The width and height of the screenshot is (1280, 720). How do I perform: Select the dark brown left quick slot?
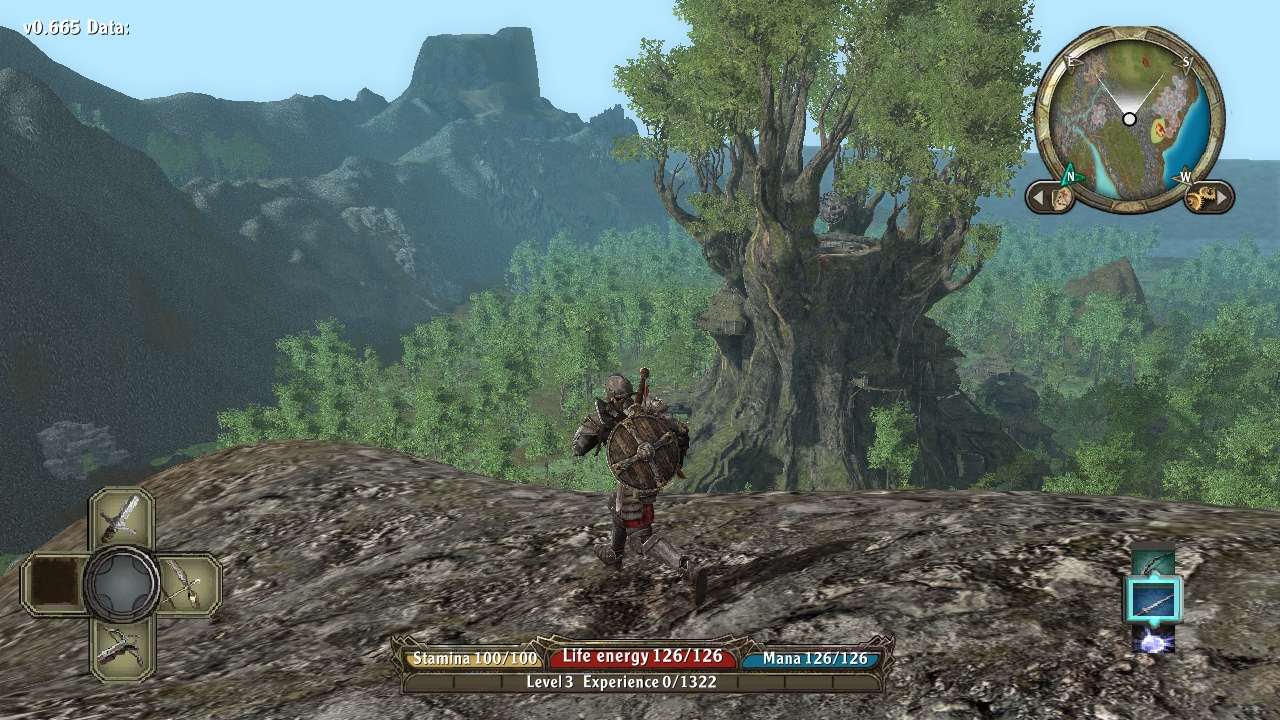[x=55, y=584]
